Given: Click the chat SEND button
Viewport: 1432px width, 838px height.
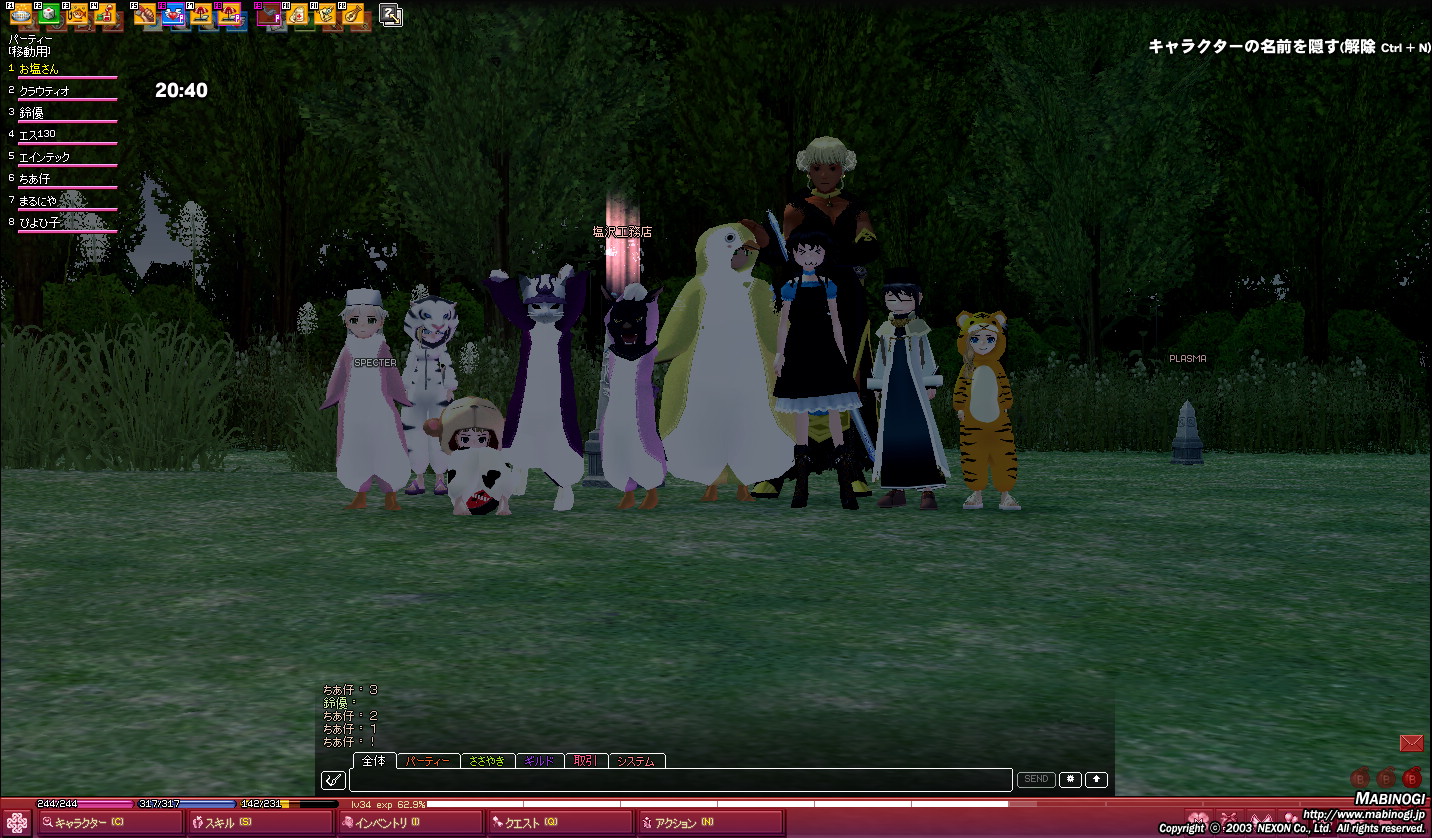Looking at the screenshot, I should [1036, 780].
